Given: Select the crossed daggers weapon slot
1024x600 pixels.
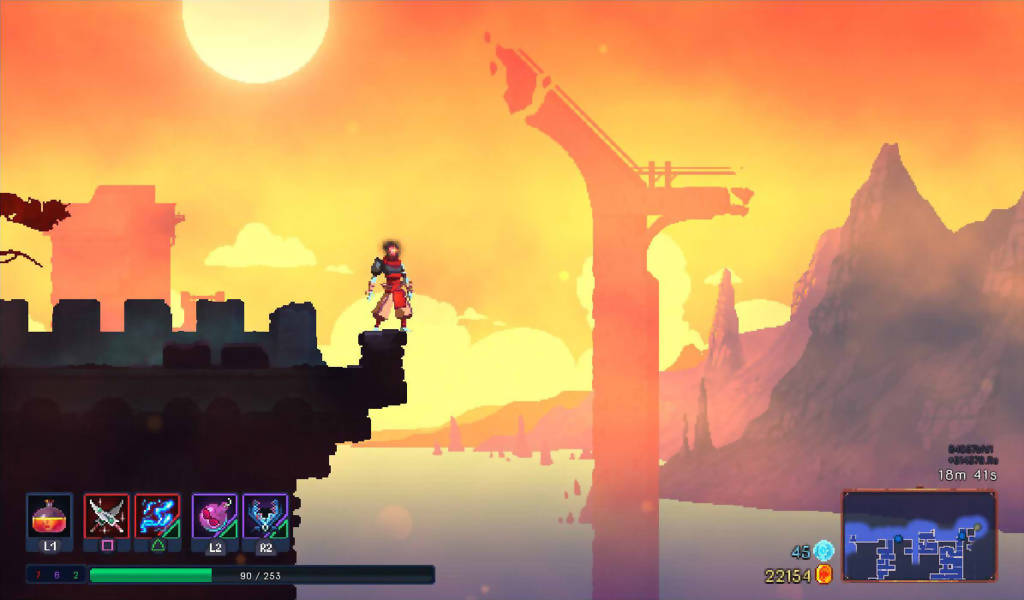Looking at the screenshot, I should click(x=107, y=516).
